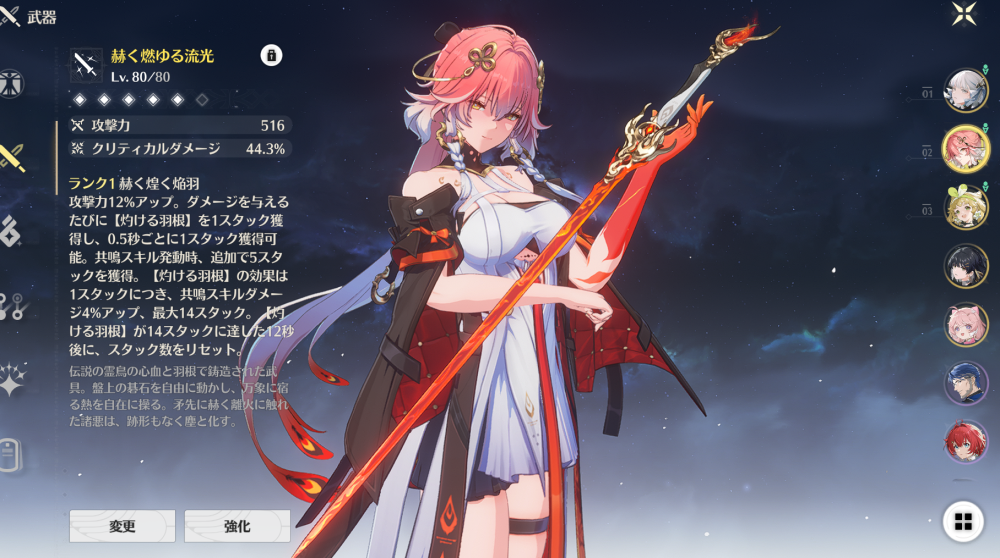Click the 変更 (change weapon) button
The image size is (1000, 558).
122,526
